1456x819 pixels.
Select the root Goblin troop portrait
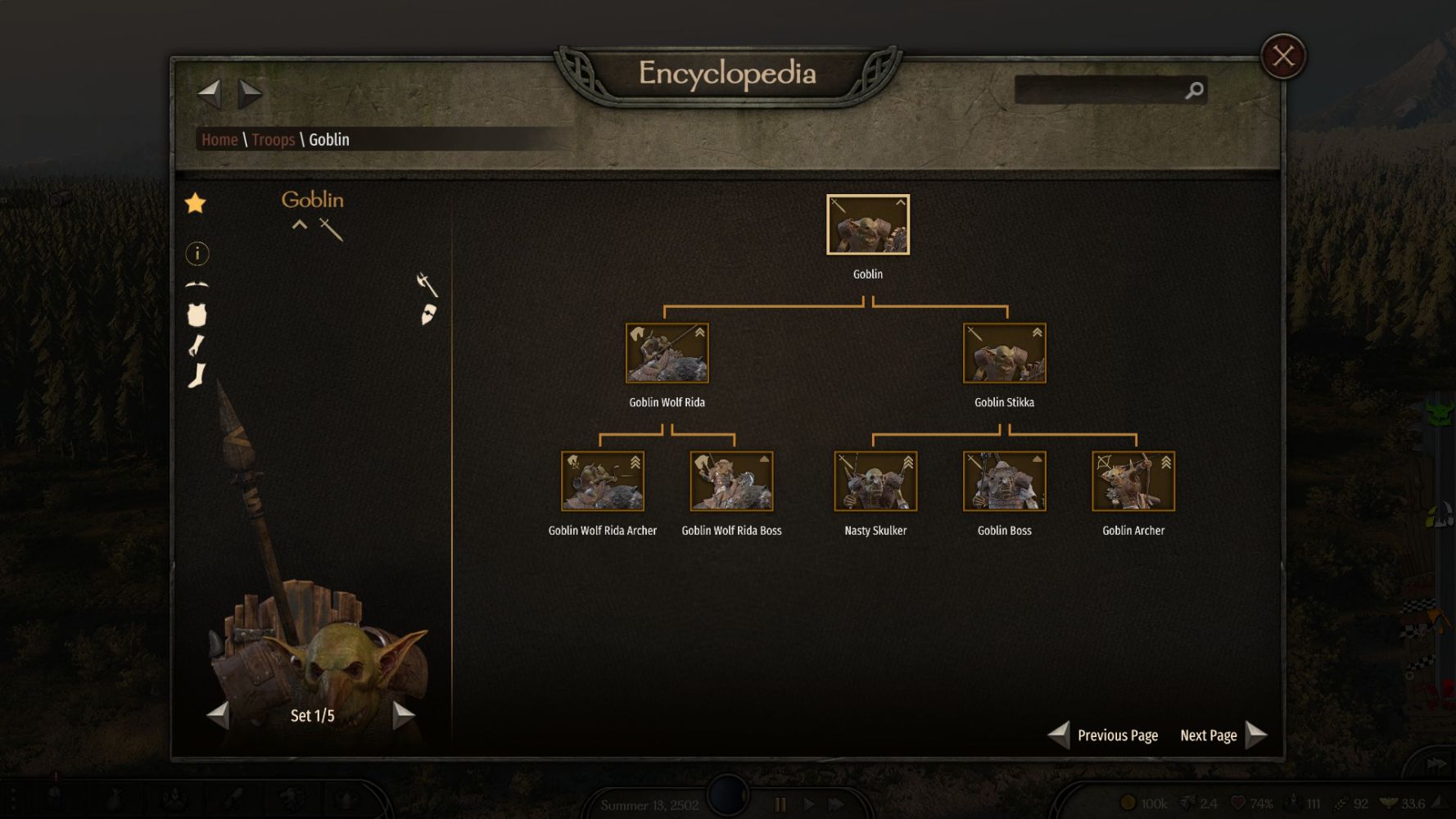[867, 224]
